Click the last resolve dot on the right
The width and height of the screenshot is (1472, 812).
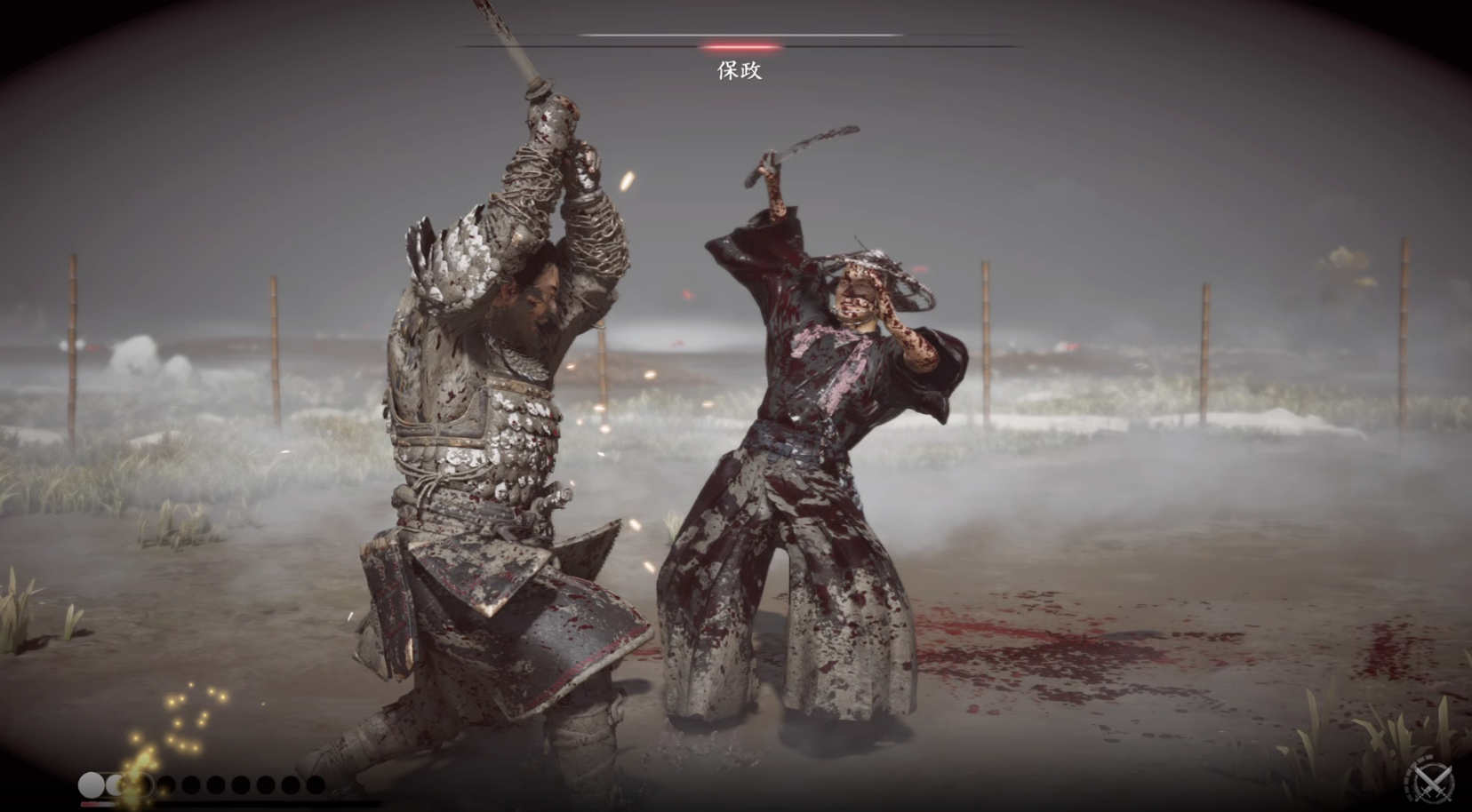[x=314, y=784]
